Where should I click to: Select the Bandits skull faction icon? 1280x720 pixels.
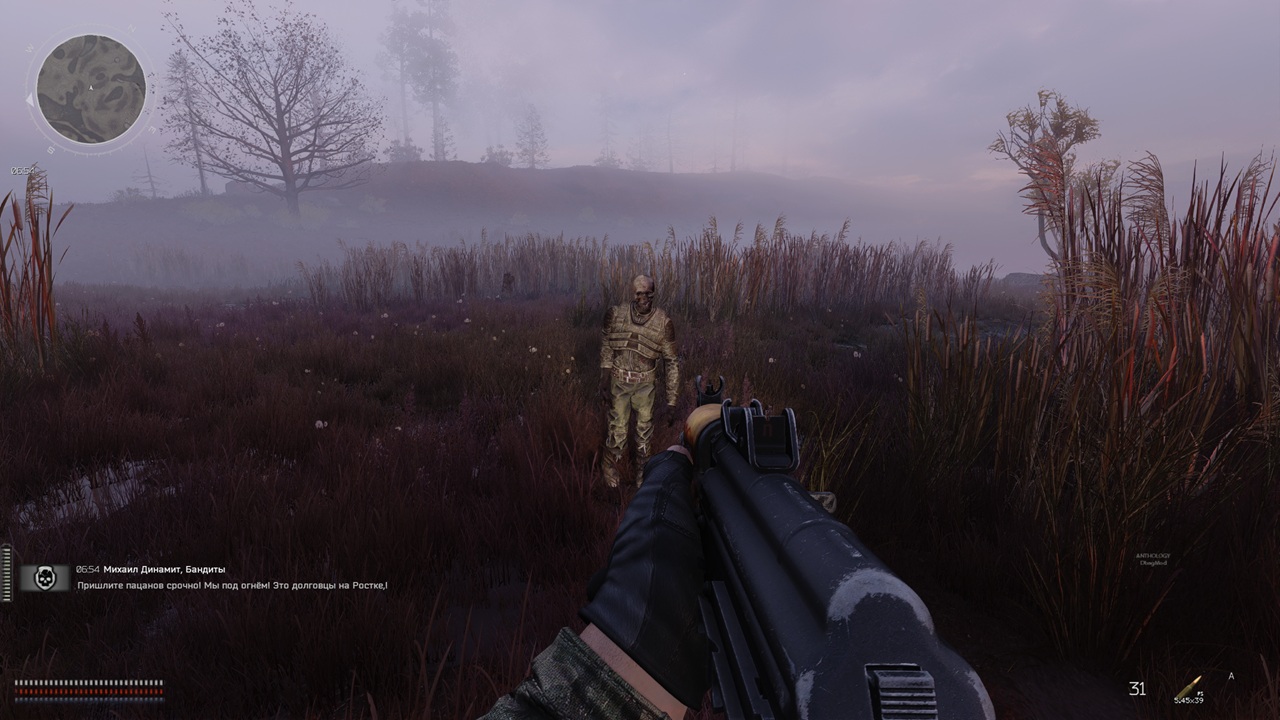coord(45,577)
